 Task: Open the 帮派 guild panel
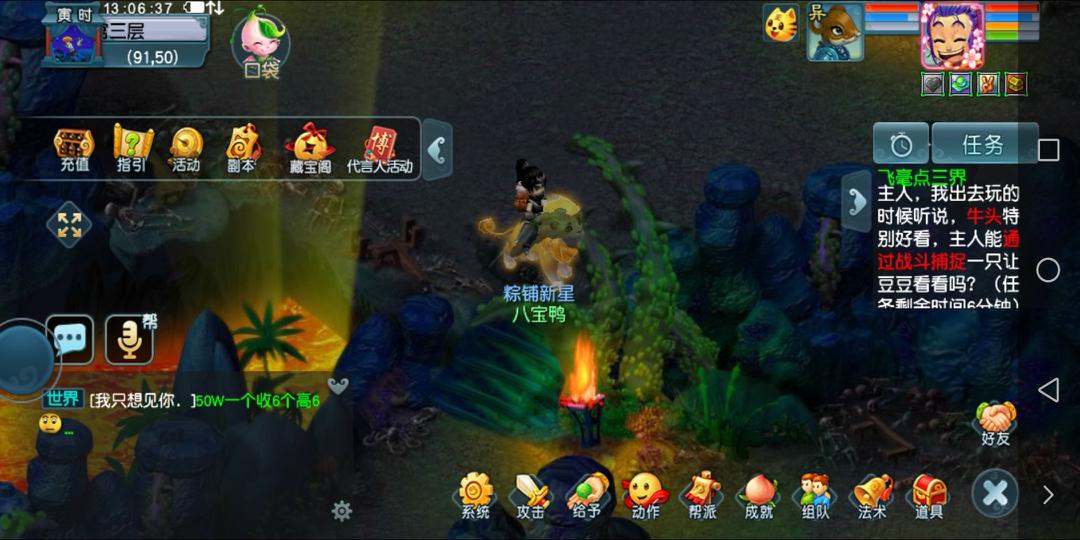tap(702, 496)
